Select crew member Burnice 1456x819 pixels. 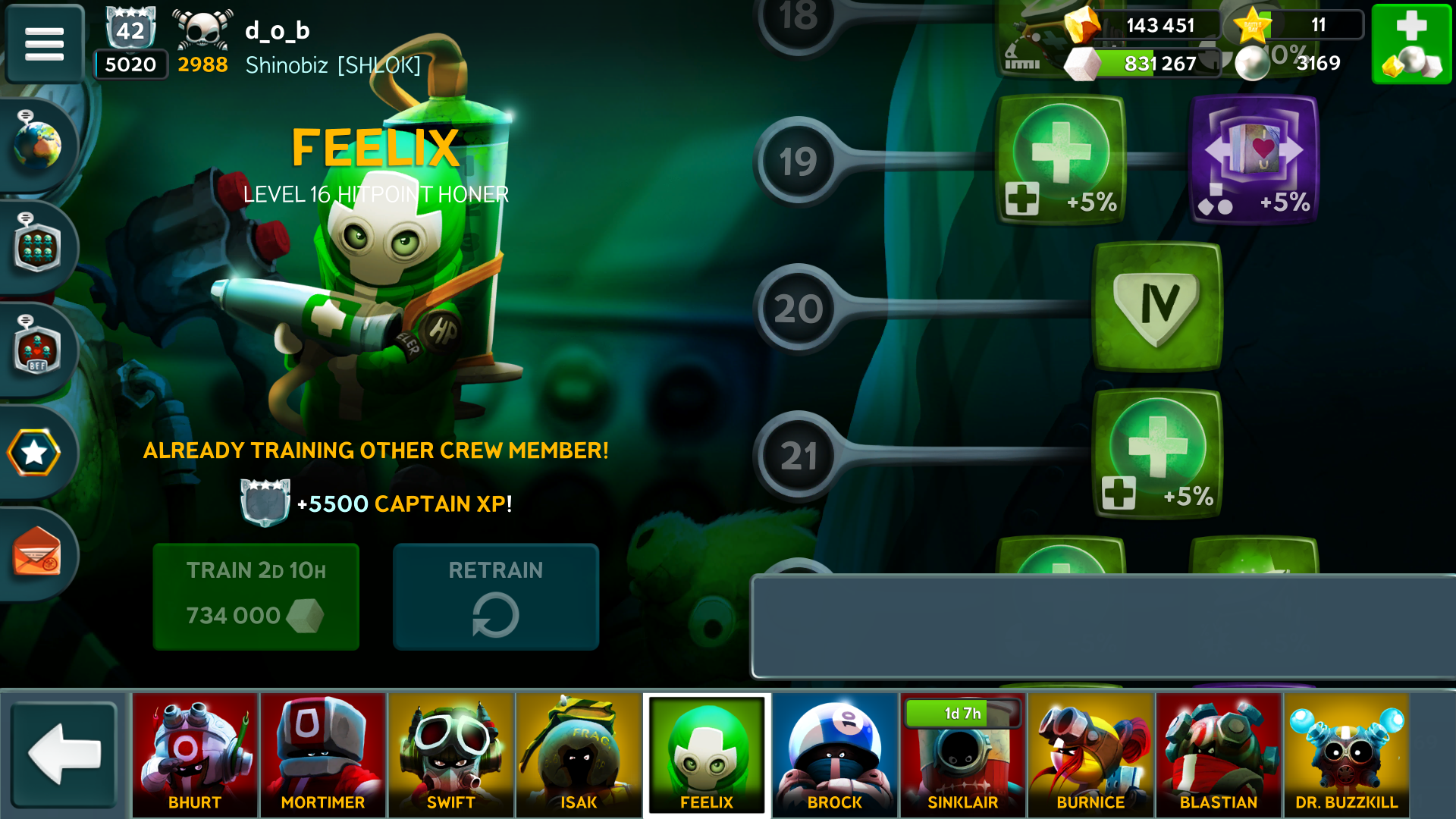[1090, 754]
